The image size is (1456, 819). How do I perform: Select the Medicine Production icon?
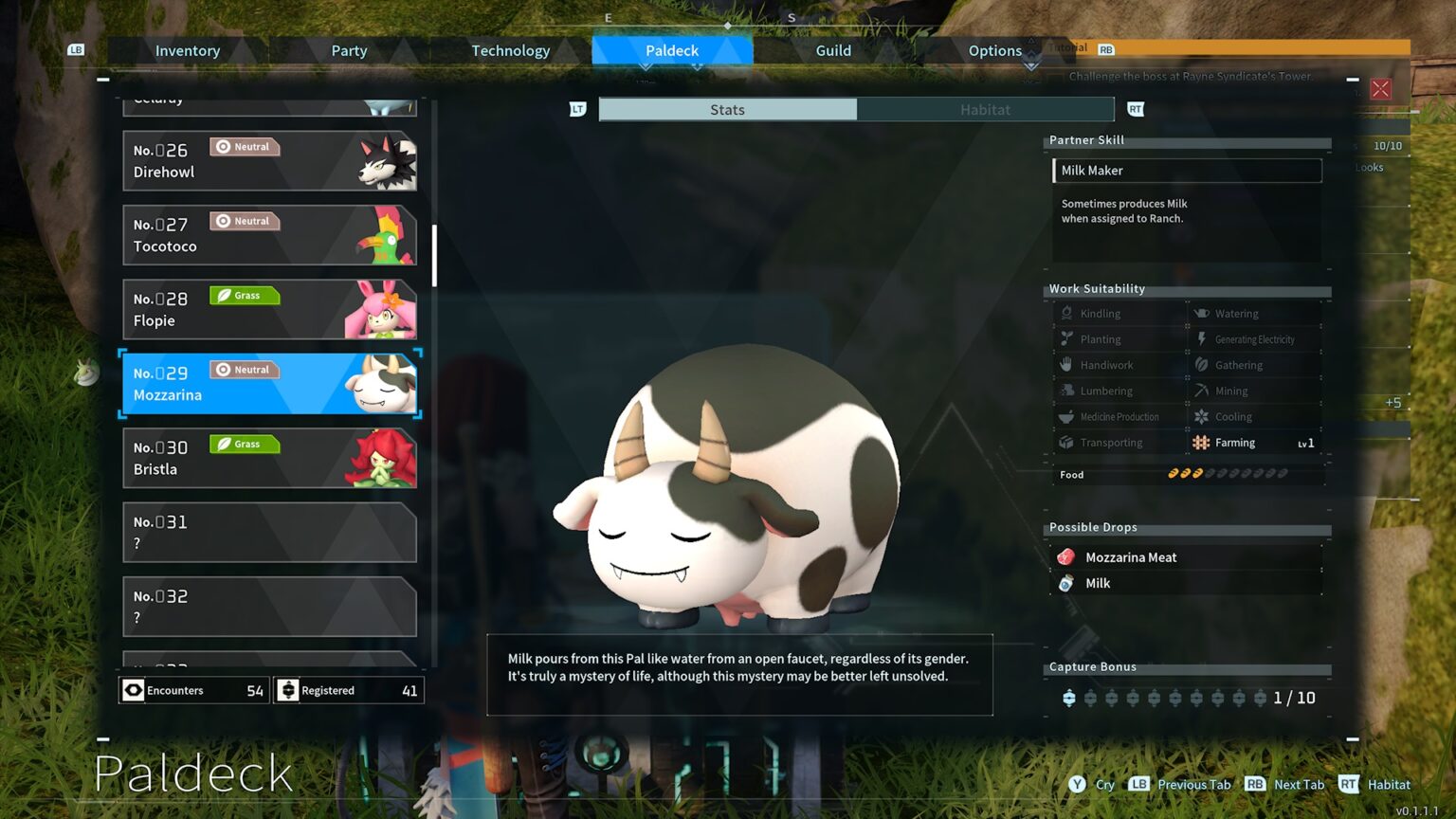point(1065,416)
